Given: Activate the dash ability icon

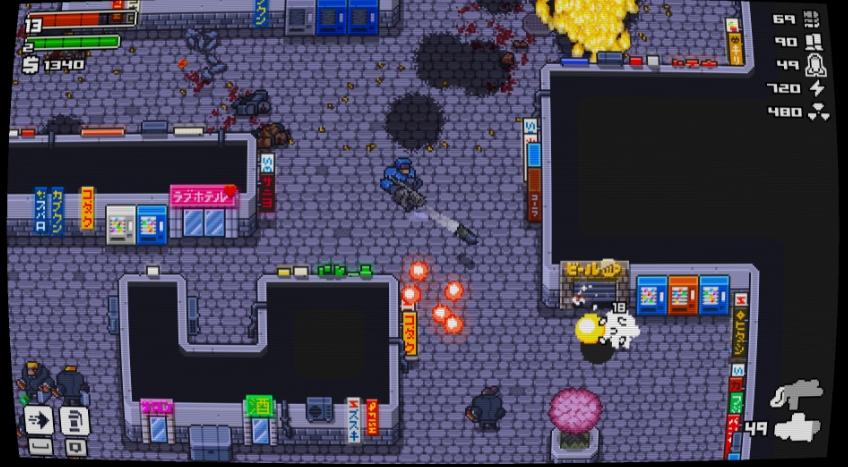Looking at the screenshot, I should pos(39,418).
